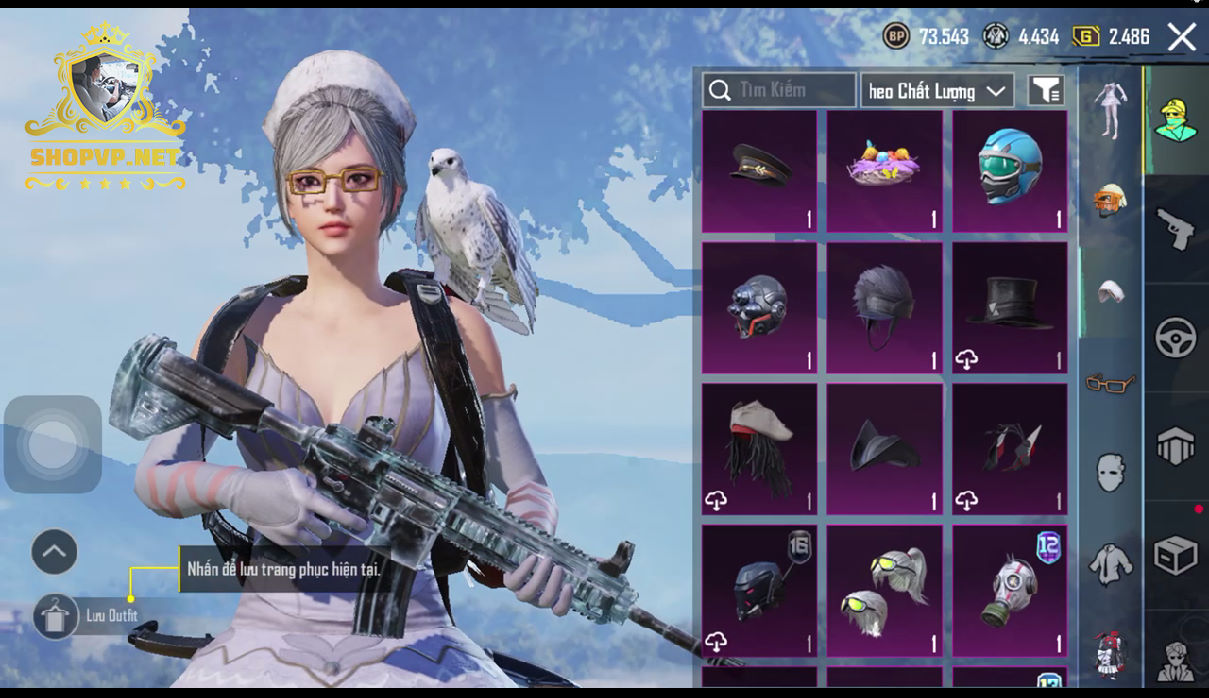Switch to the glasses subcategory
1209x698 pixels.
[1110, 382]
